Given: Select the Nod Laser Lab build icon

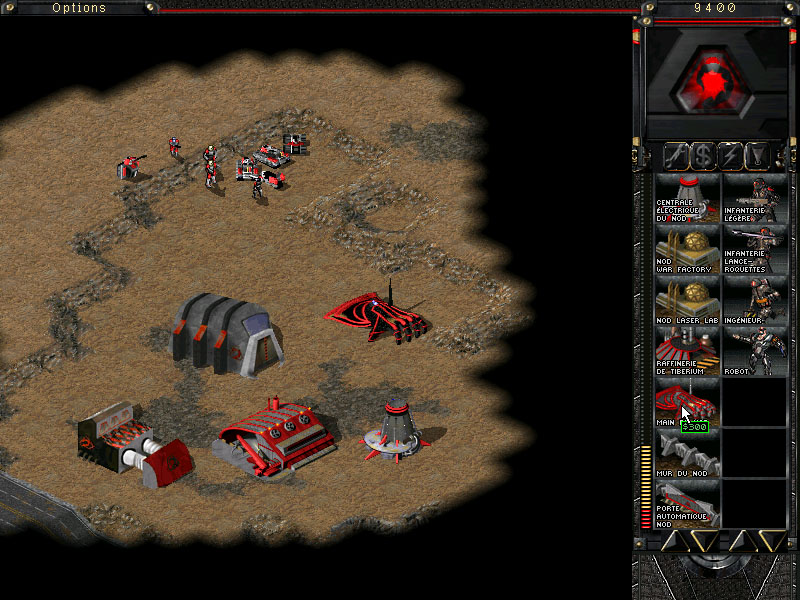Looking at the screenshot, I should click(687, 302).
